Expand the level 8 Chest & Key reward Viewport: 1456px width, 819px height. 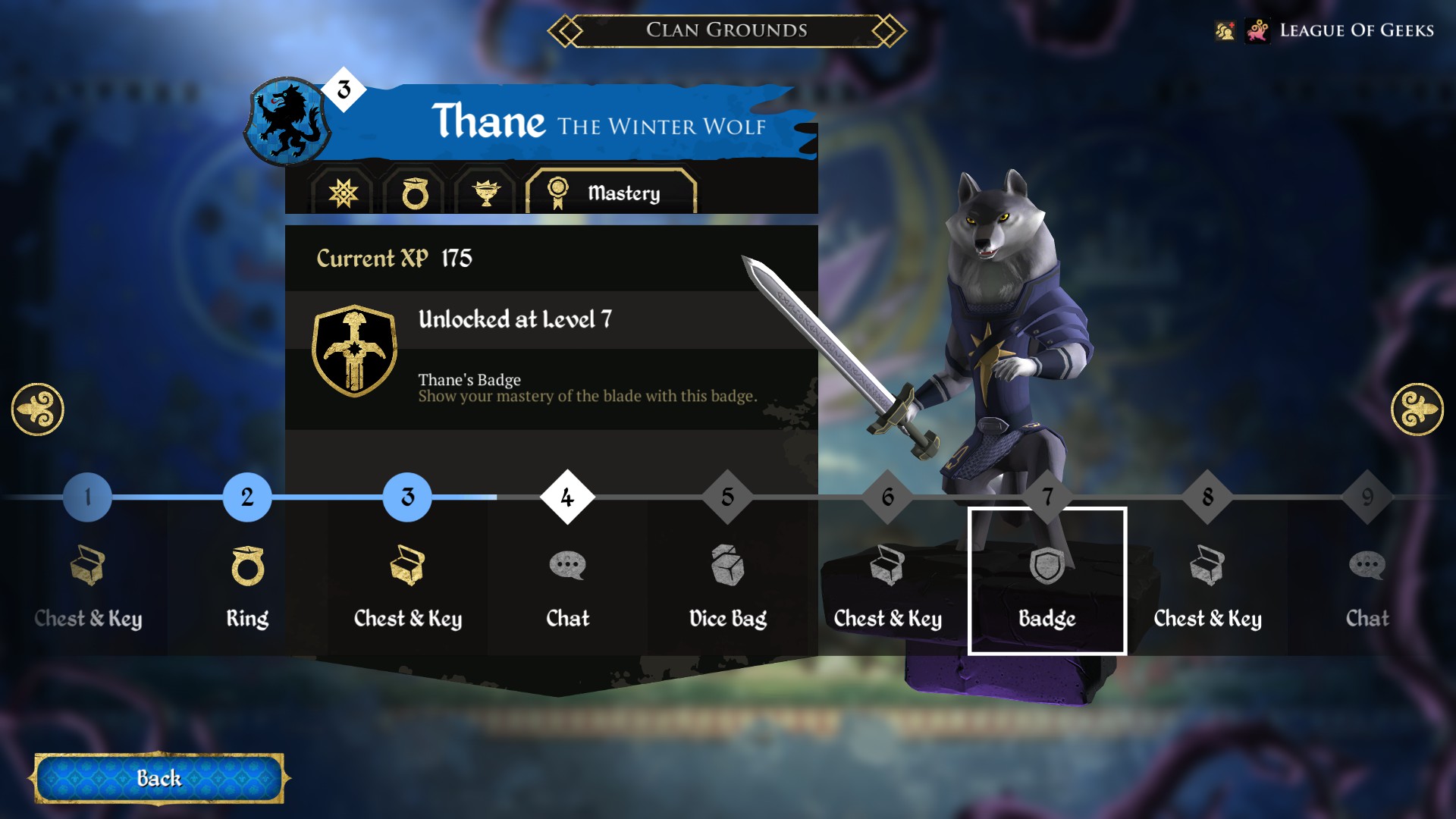click(1208, 566)
